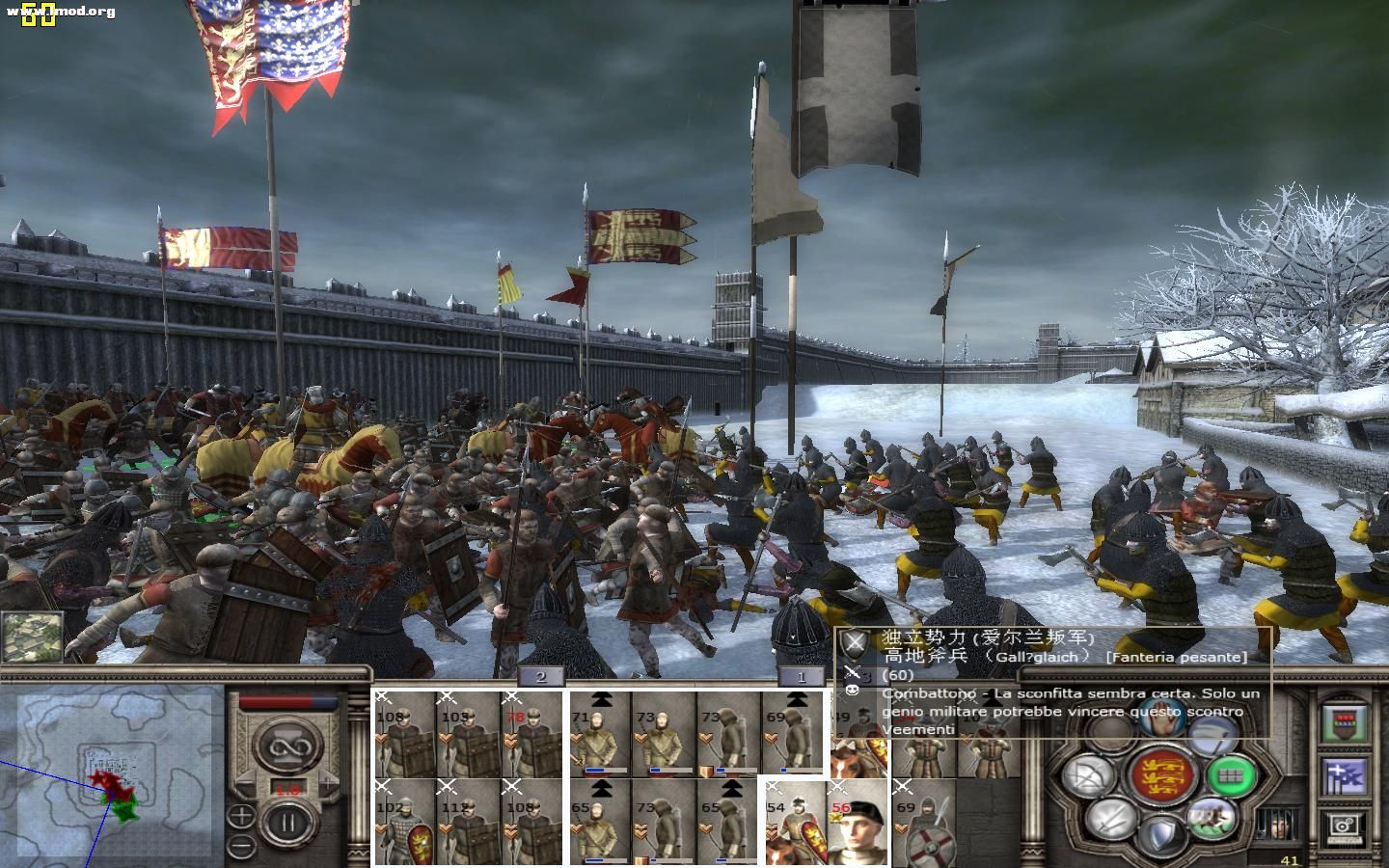Select the 78-strength spearmen unit card
1389x868 pixels.
(531, 733)
